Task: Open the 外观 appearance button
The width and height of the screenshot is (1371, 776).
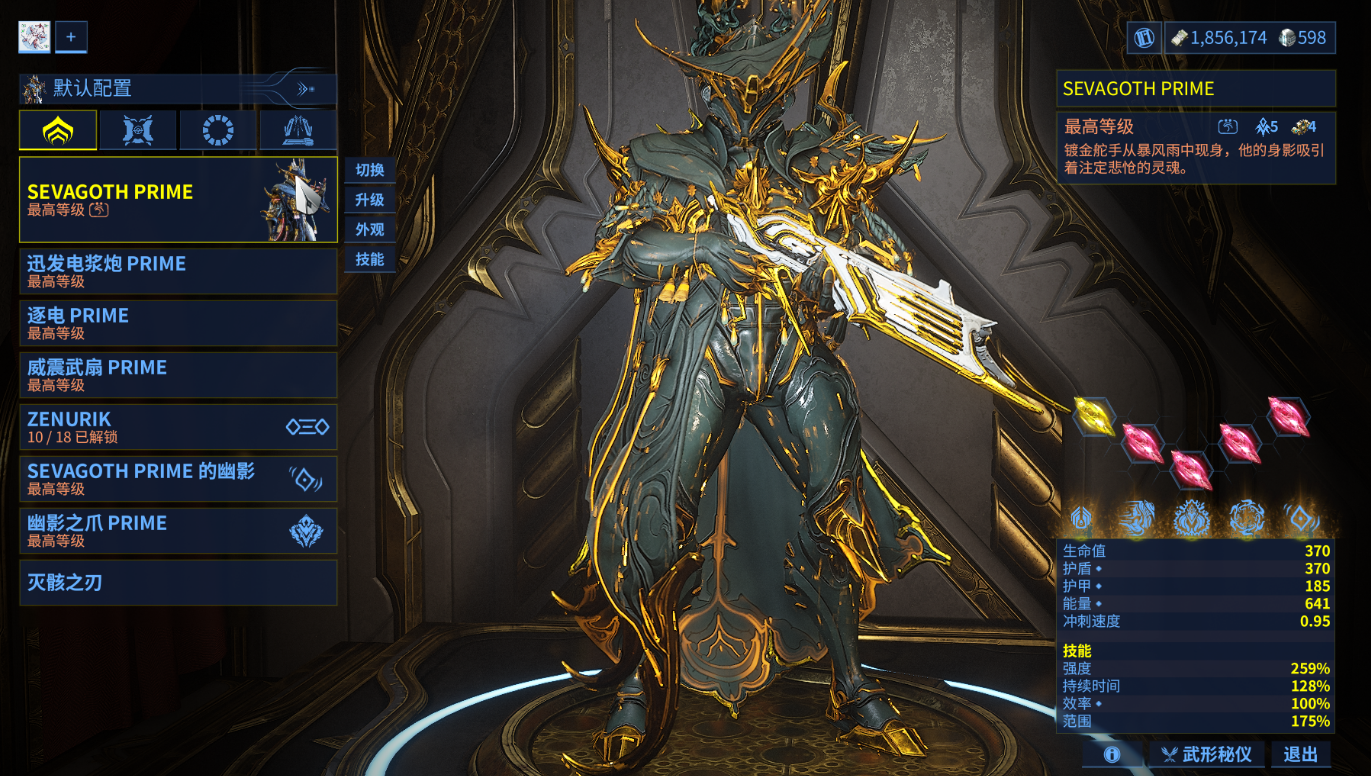Action: (x=369, y=230)
